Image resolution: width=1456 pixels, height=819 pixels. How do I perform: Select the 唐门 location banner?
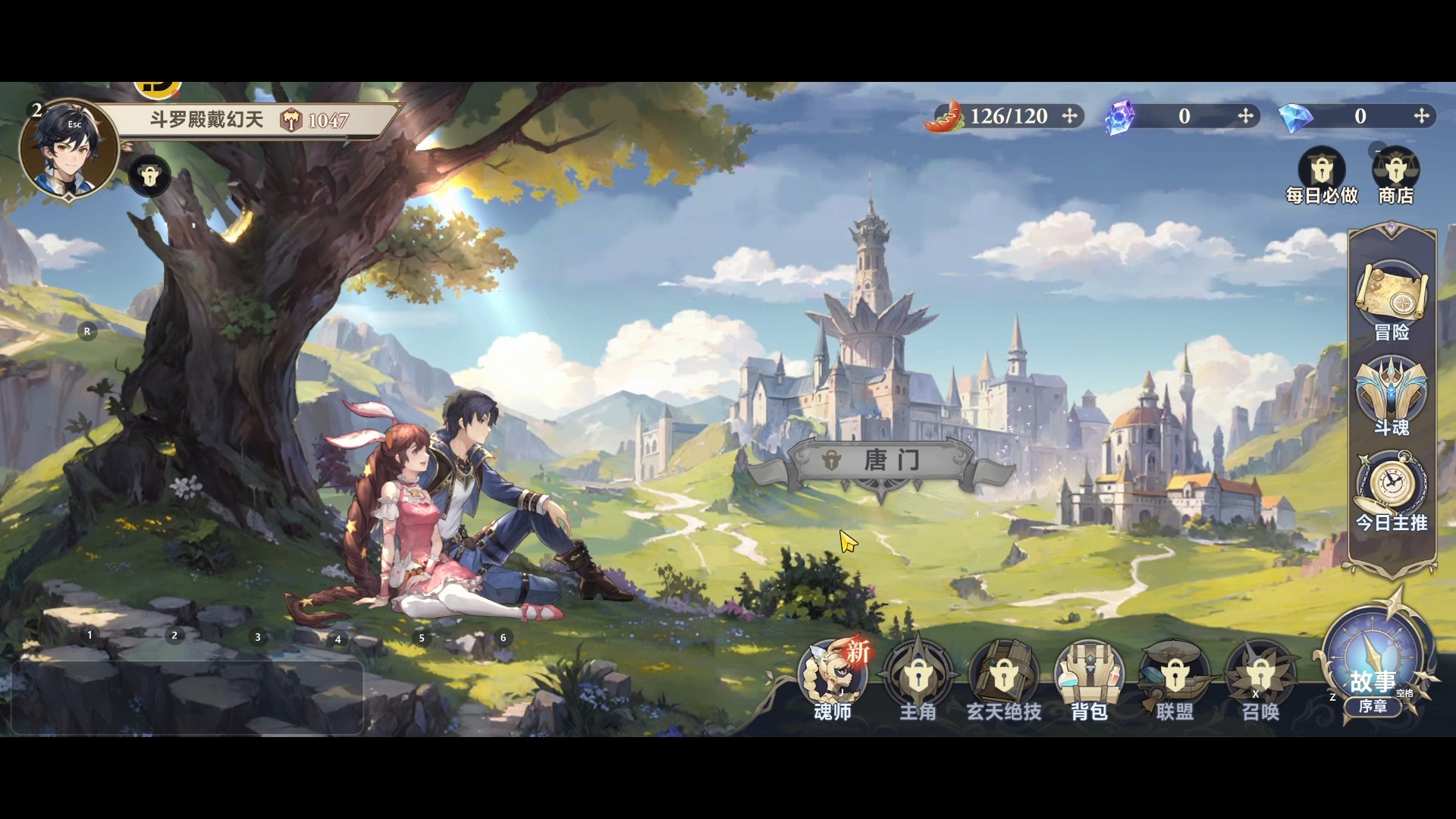[x=881, y=460]
